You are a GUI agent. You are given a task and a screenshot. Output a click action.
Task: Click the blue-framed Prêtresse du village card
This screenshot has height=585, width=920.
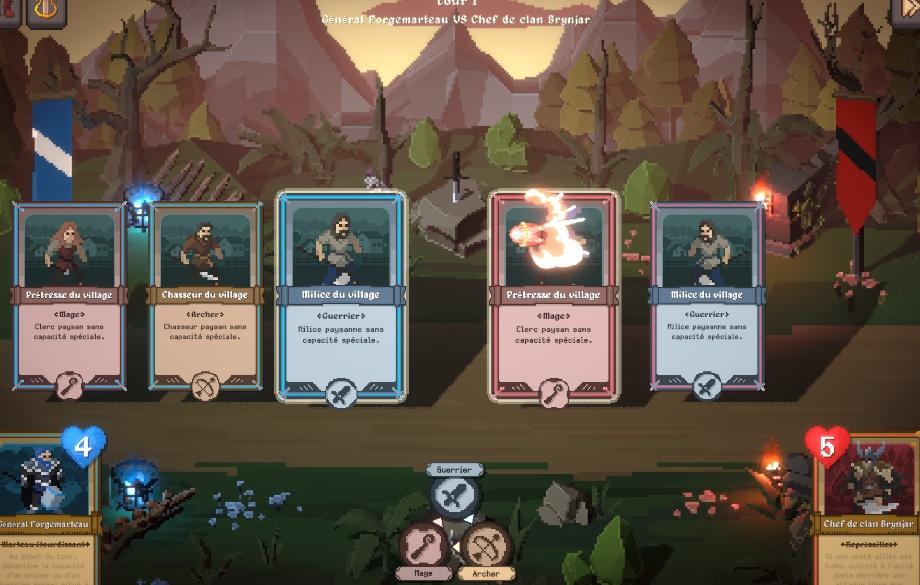pyautogui.click(x=69, y=295)
